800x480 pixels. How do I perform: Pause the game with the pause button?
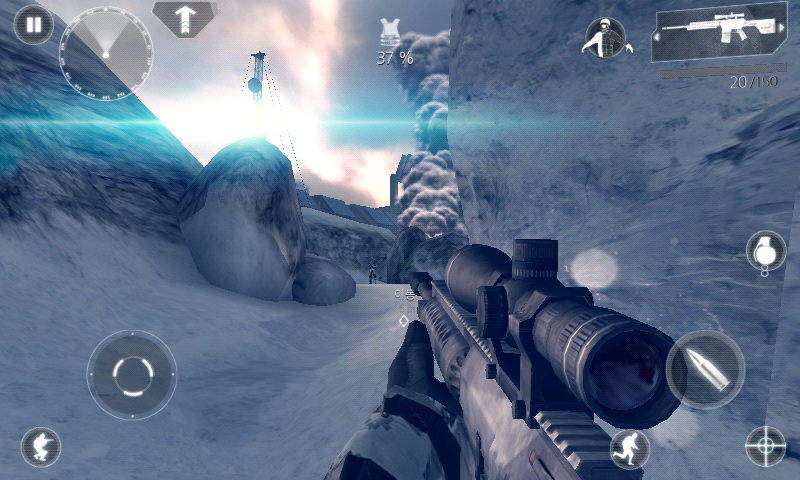33,24
